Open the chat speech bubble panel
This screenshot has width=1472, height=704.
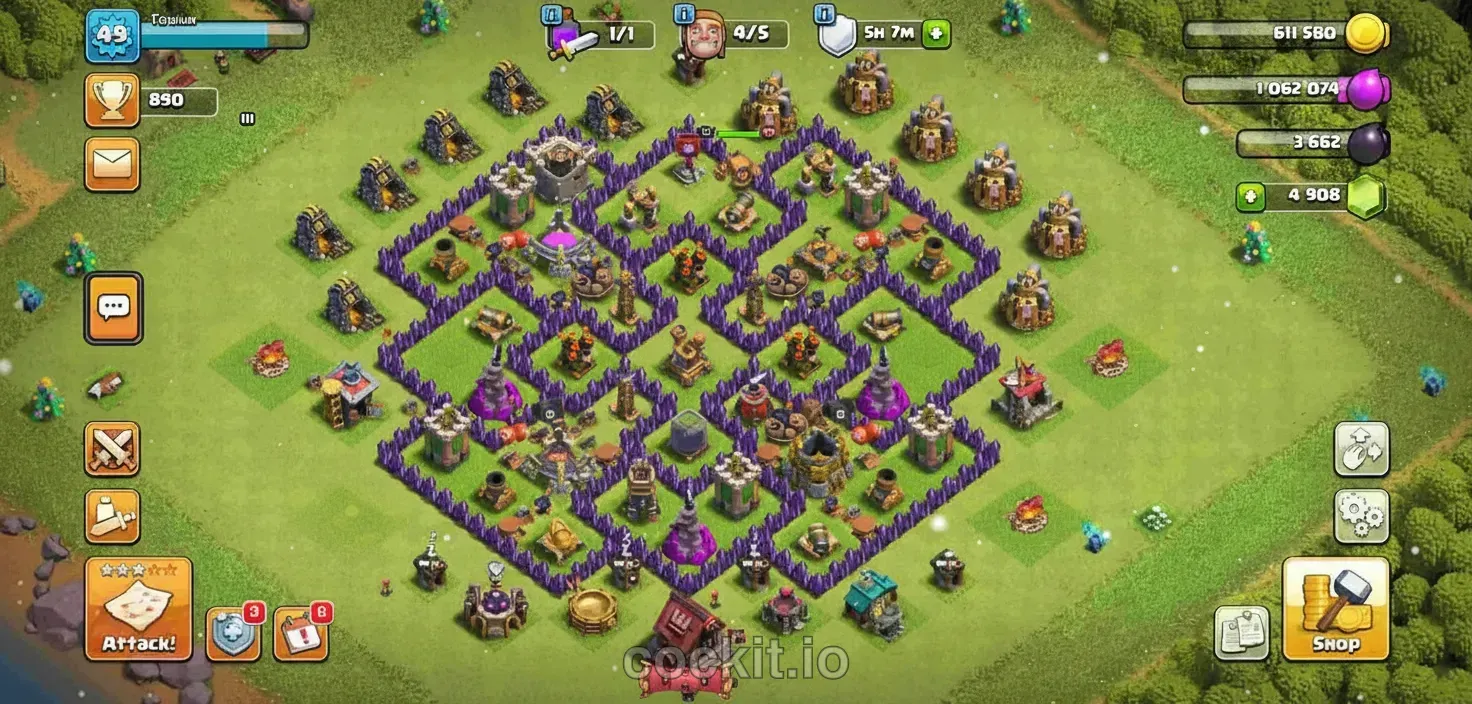coord(113,307)
